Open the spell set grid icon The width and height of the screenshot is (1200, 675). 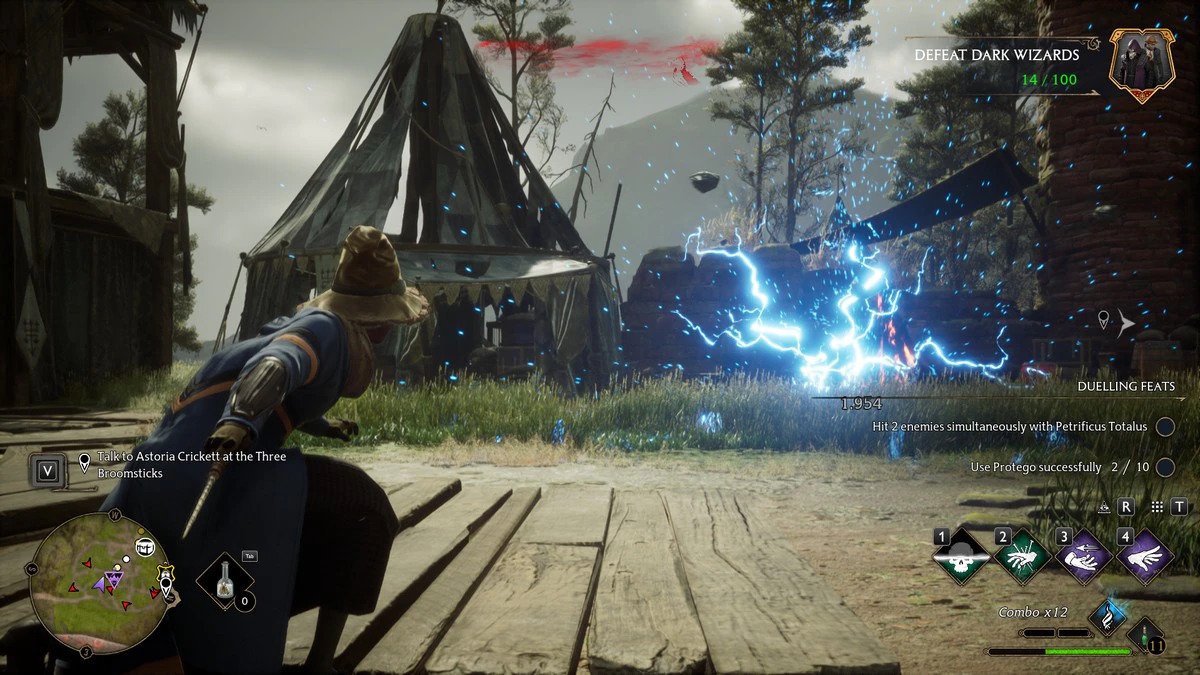coord(1157,507)
